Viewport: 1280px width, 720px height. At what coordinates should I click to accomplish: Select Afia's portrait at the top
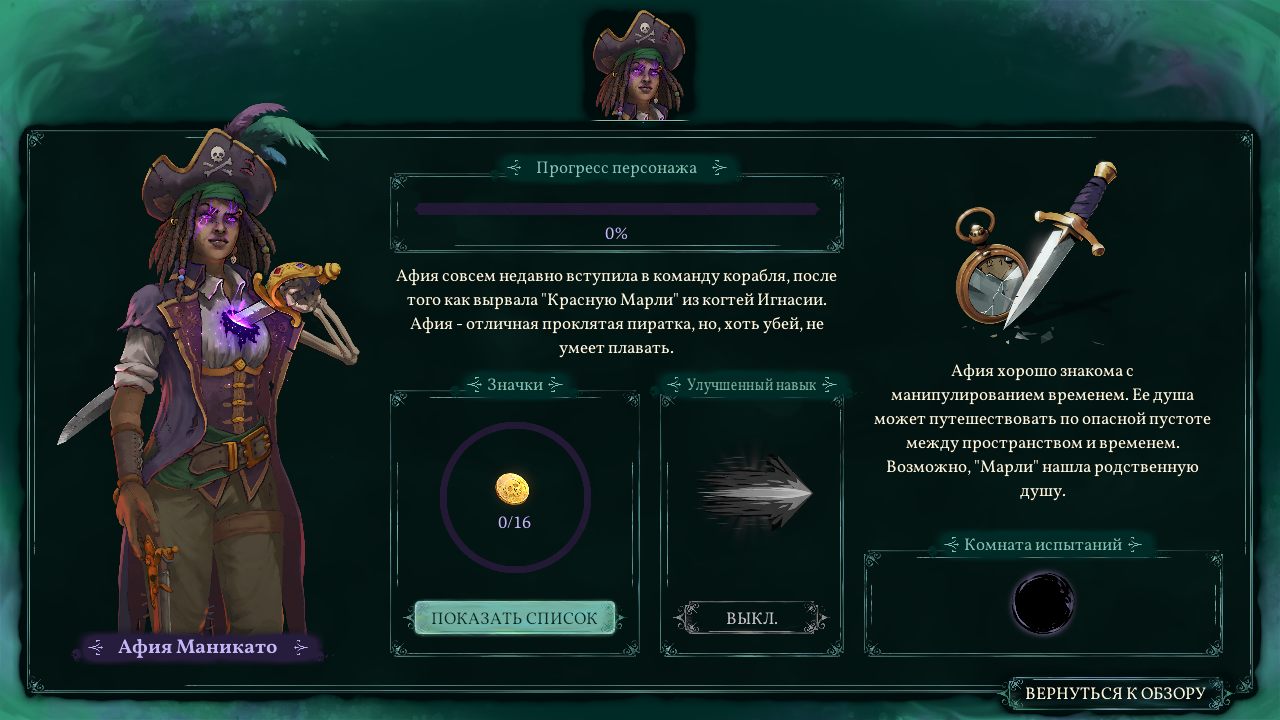(x=639, y=66)
